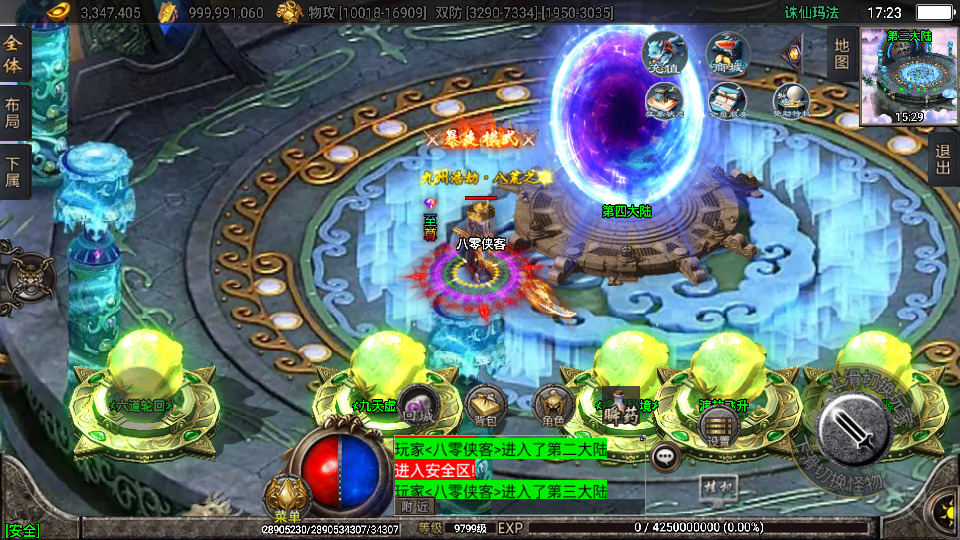
Task: Open the 设置 settings button
Action: point(718,429)
